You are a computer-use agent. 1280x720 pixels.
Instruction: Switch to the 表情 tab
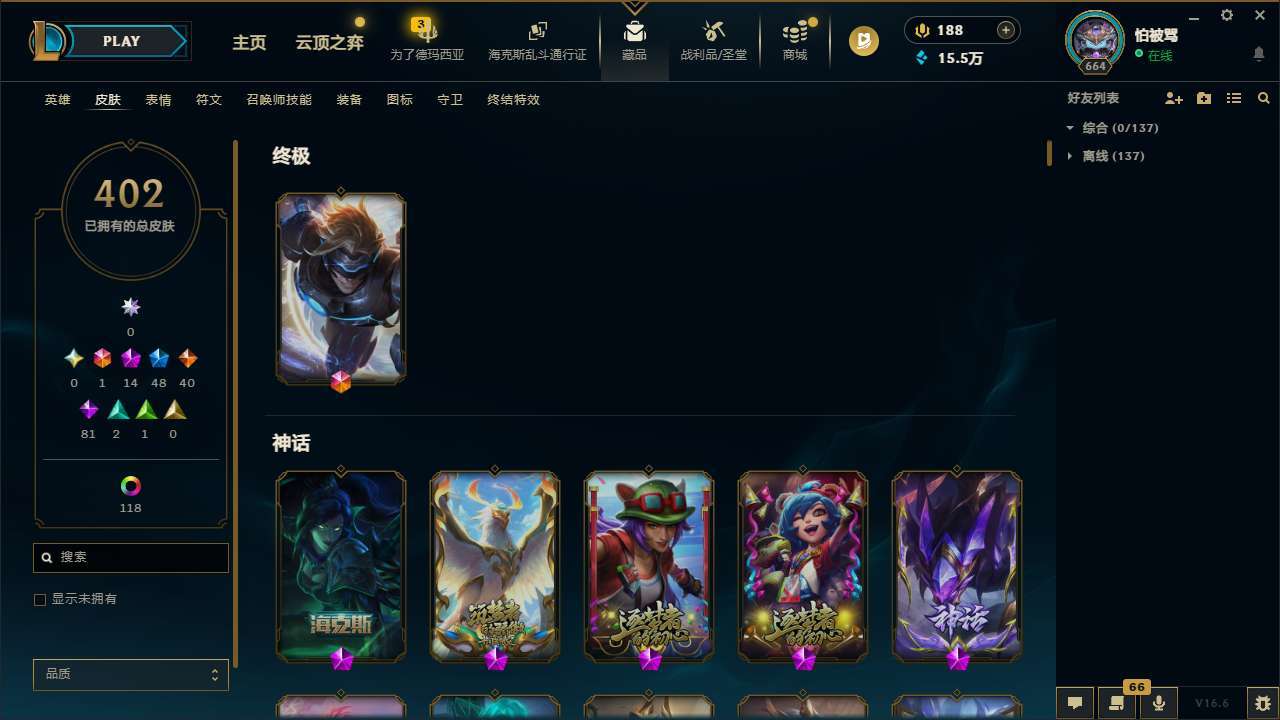coord(157,99)
